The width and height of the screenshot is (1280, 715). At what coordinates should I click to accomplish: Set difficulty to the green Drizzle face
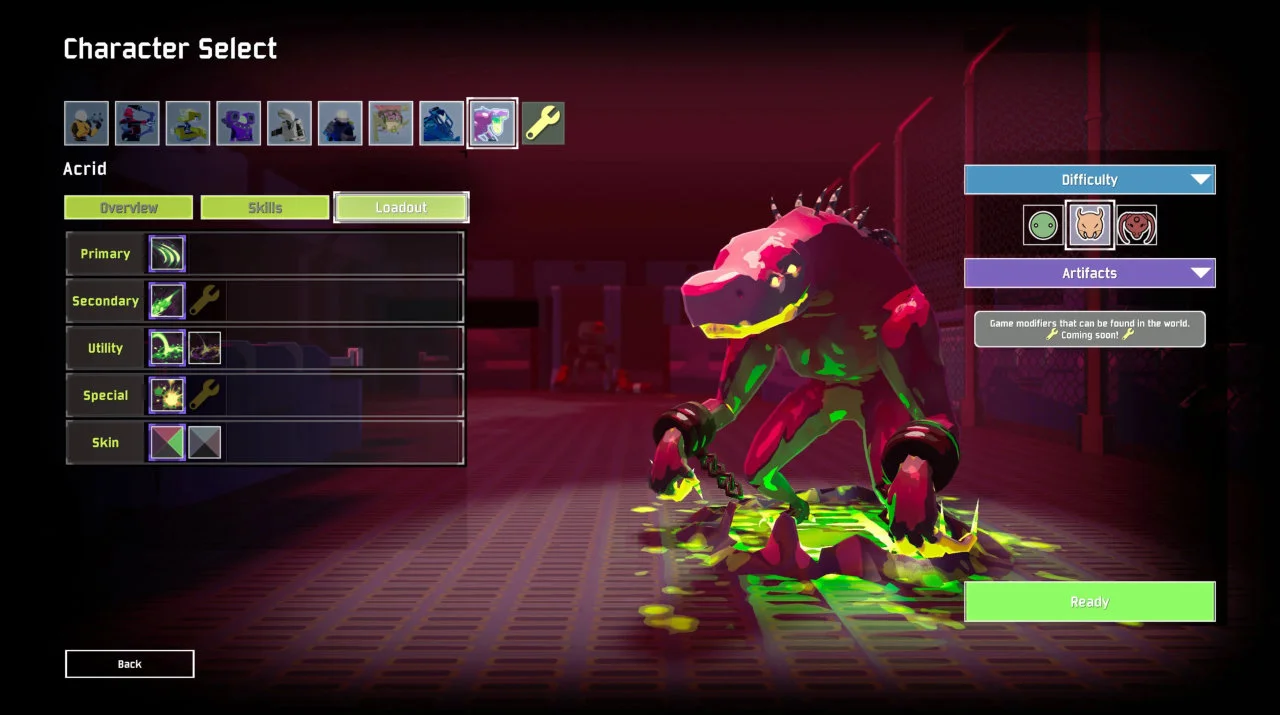coord(1042,225)
